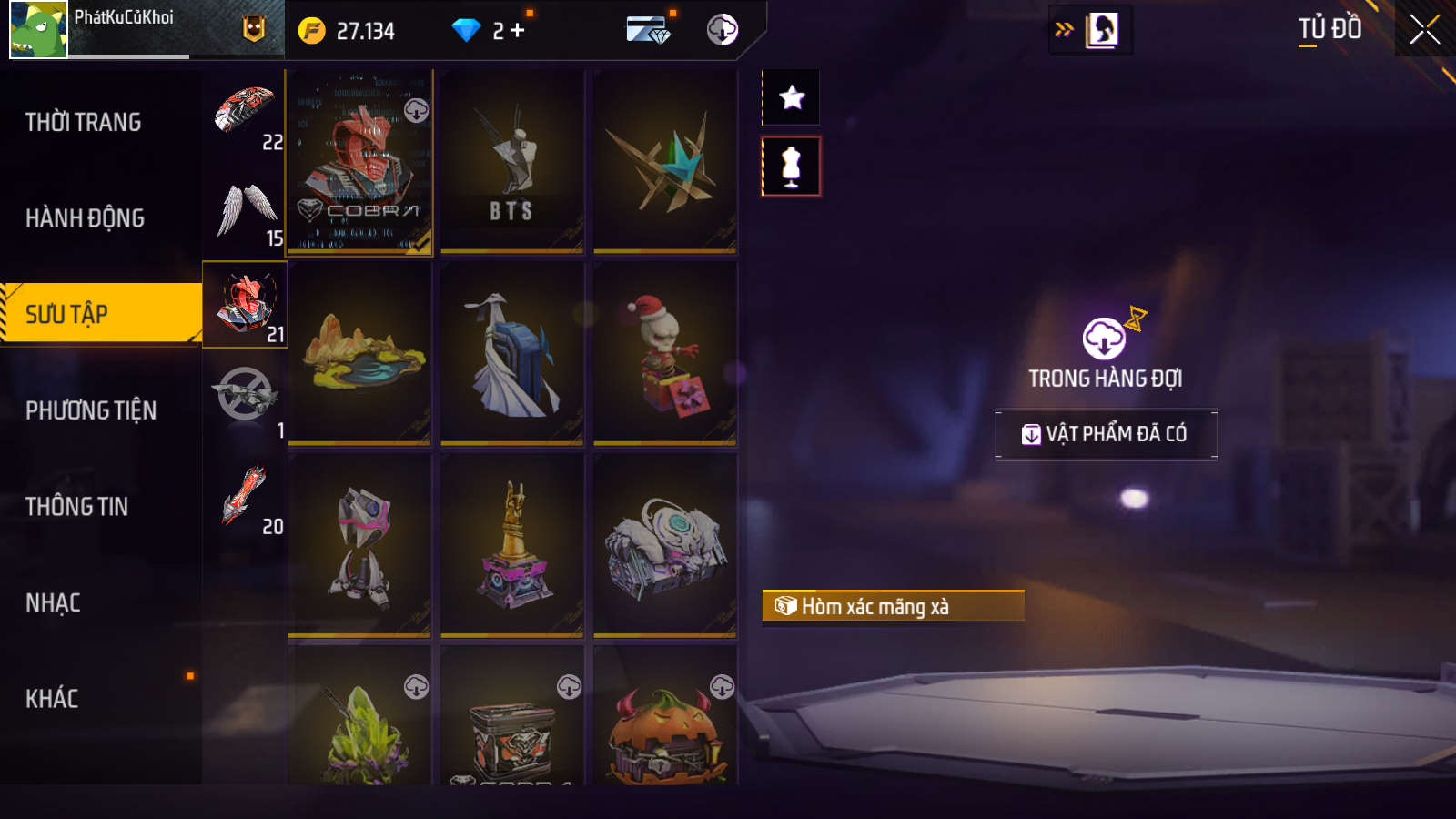
Task: Toggle the mannequin preview button
Action: [x=791, y=167]
